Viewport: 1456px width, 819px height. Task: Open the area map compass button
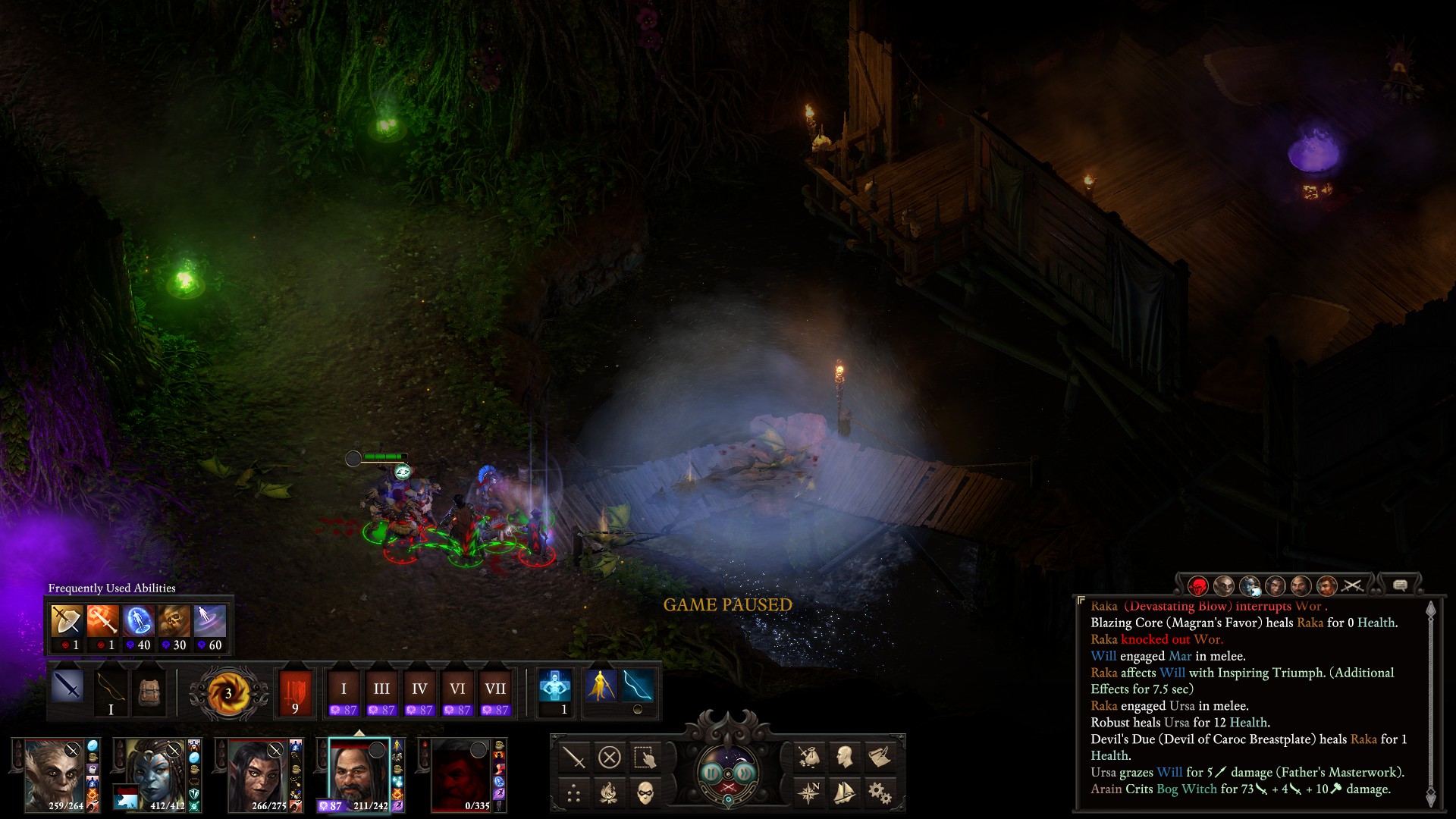808,793
